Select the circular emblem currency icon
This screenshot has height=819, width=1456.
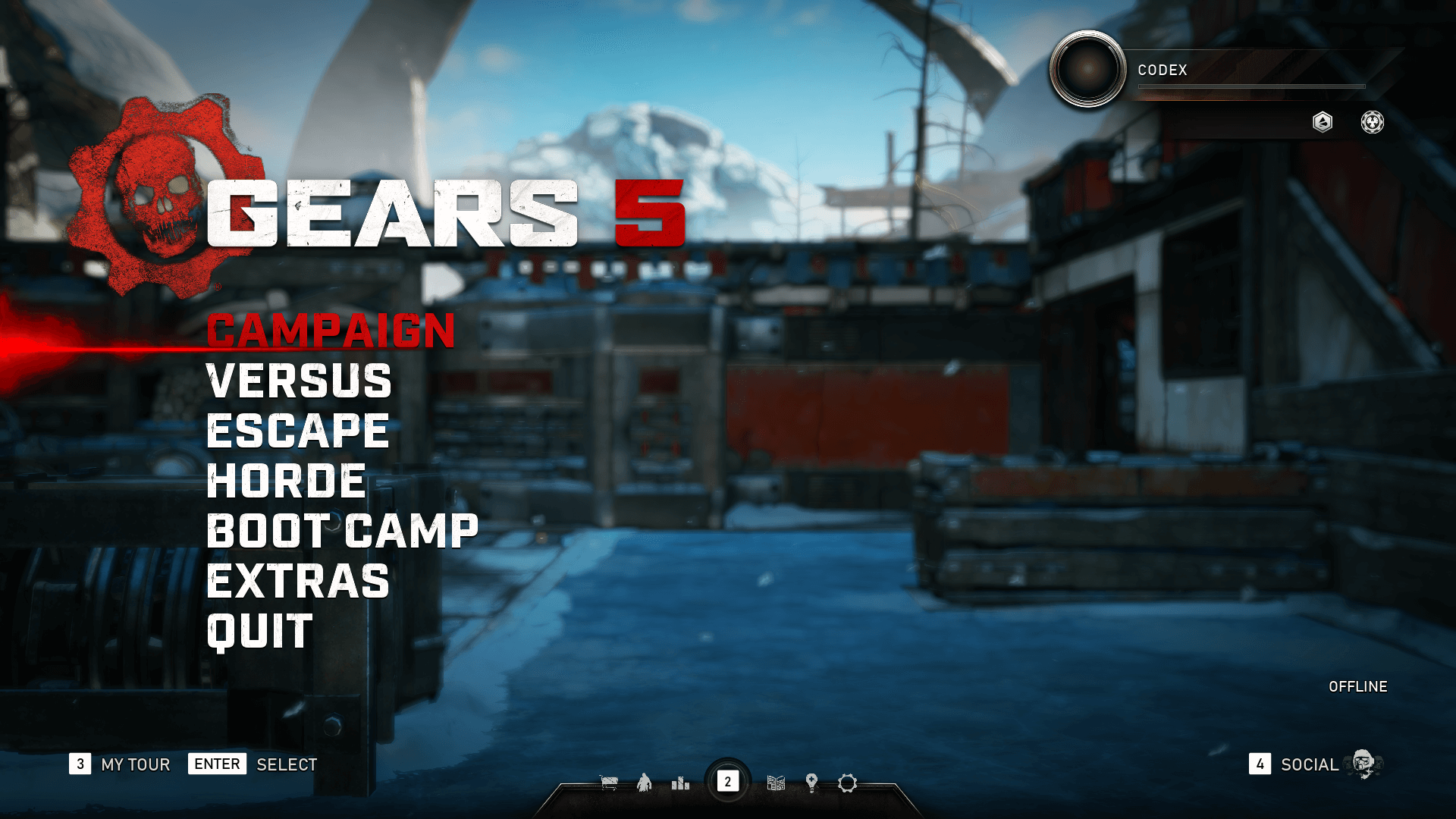coord(1372,121)
